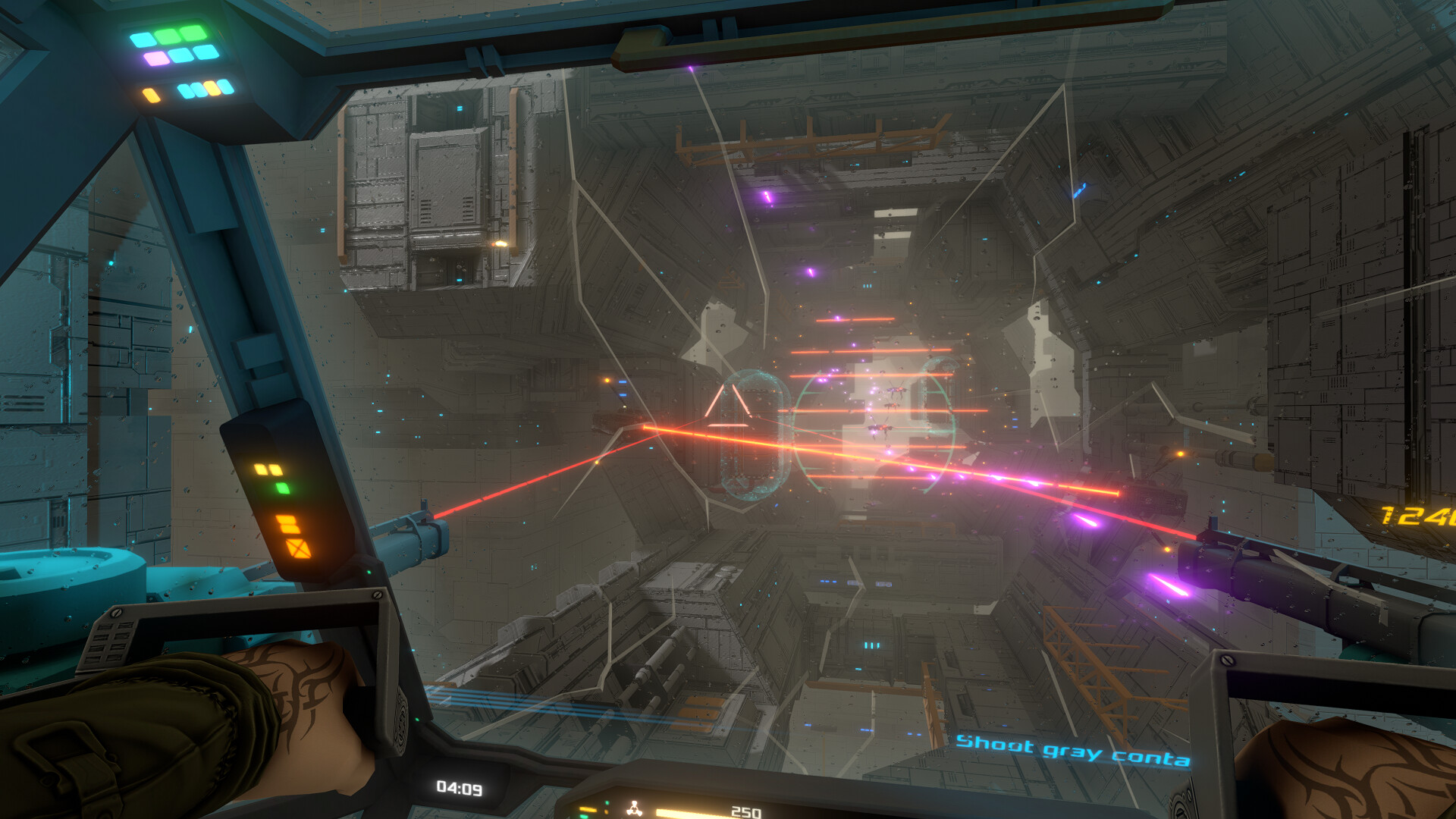Click the 250 ammo counter readout
This screenshot has height=819, width=1456.
745,811
